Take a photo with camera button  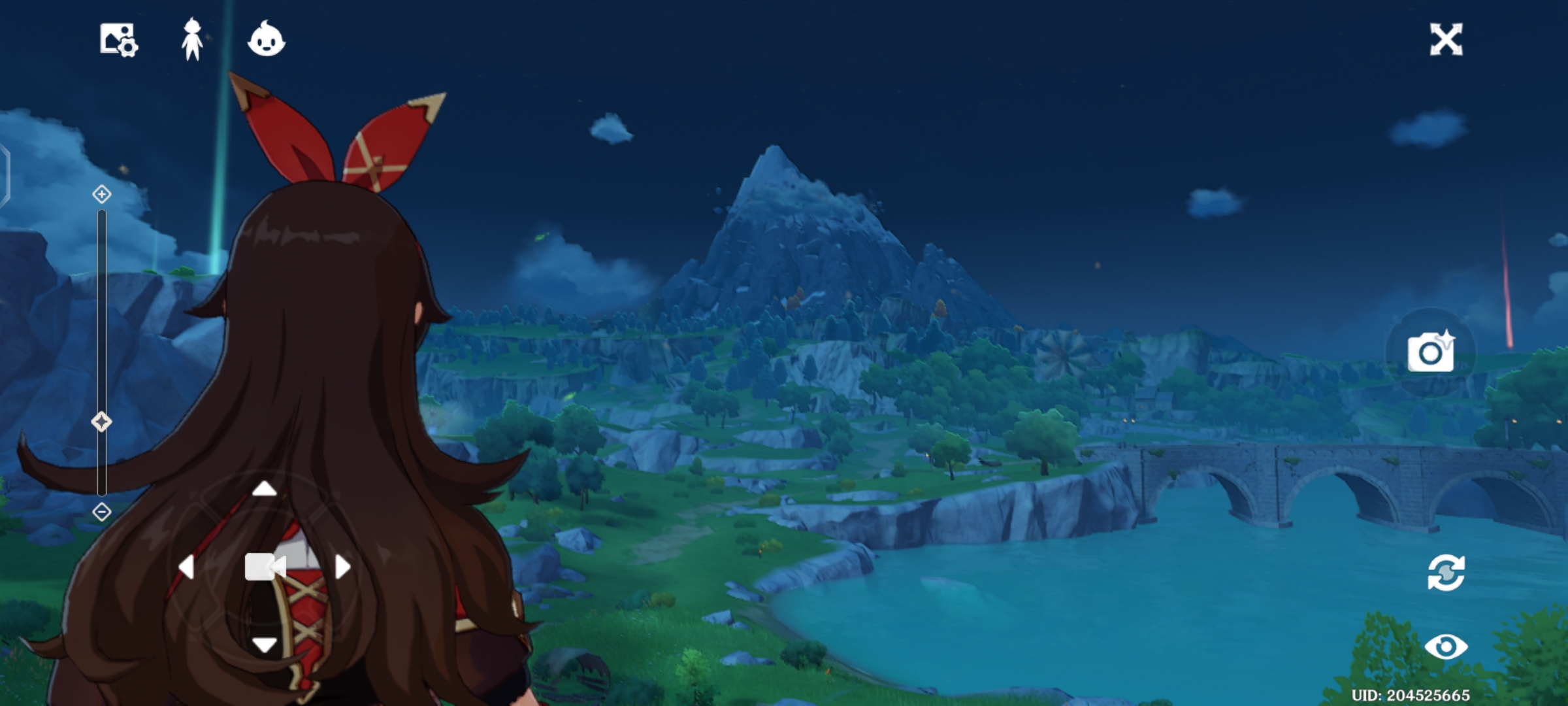click(1430, 352)
